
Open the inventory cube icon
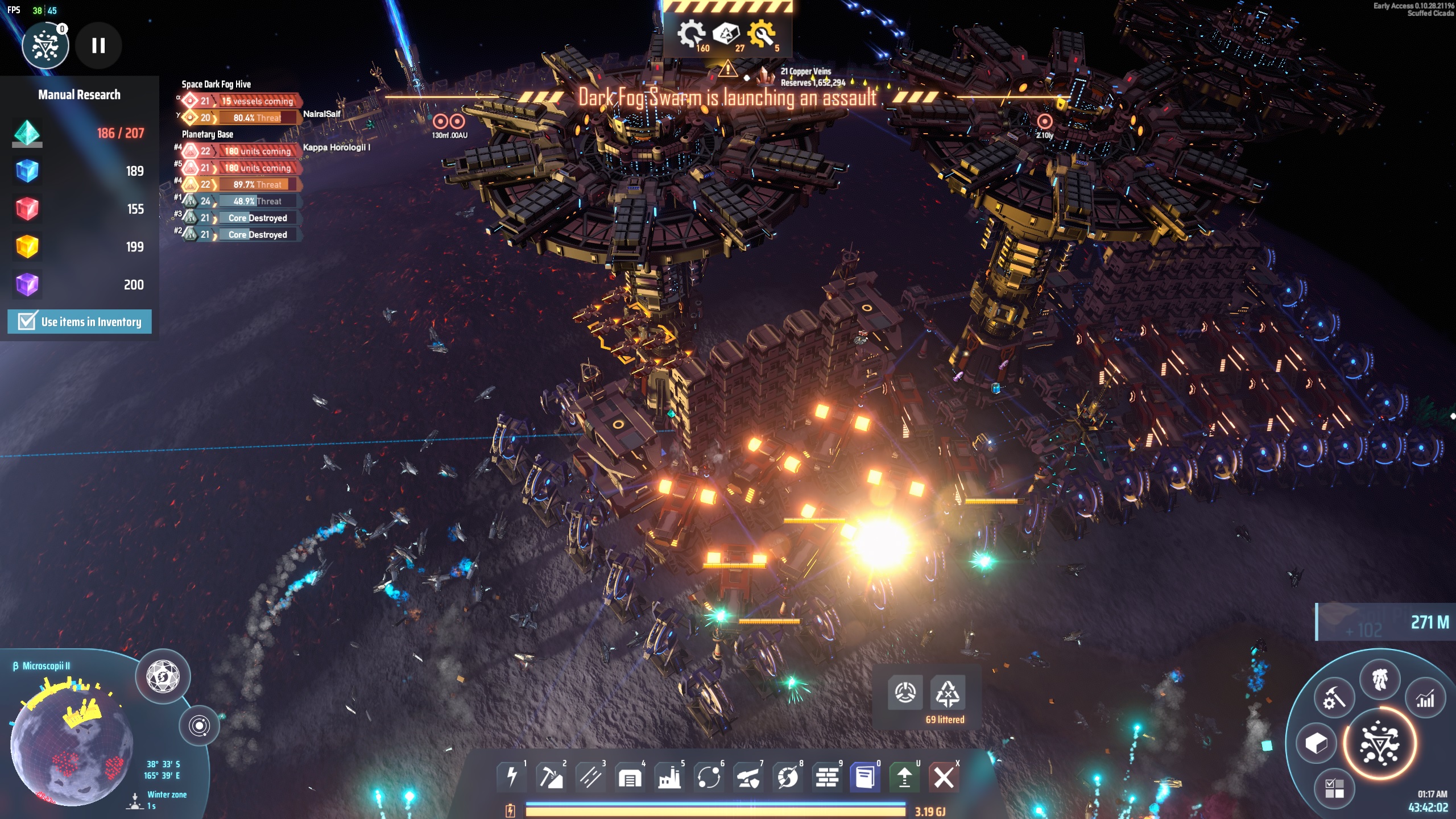pyautogui.click(x=1316, y=743)
